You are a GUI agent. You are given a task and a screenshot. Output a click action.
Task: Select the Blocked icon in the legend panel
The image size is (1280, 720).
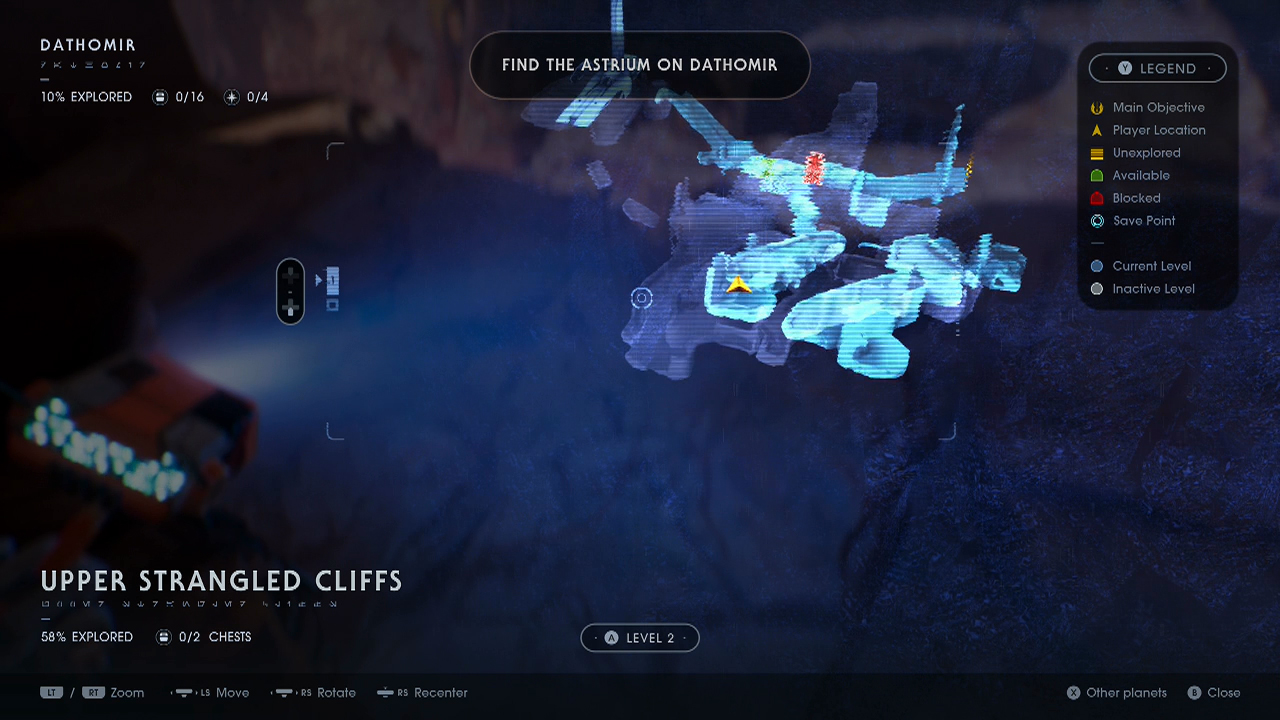tap(1097, 198)
